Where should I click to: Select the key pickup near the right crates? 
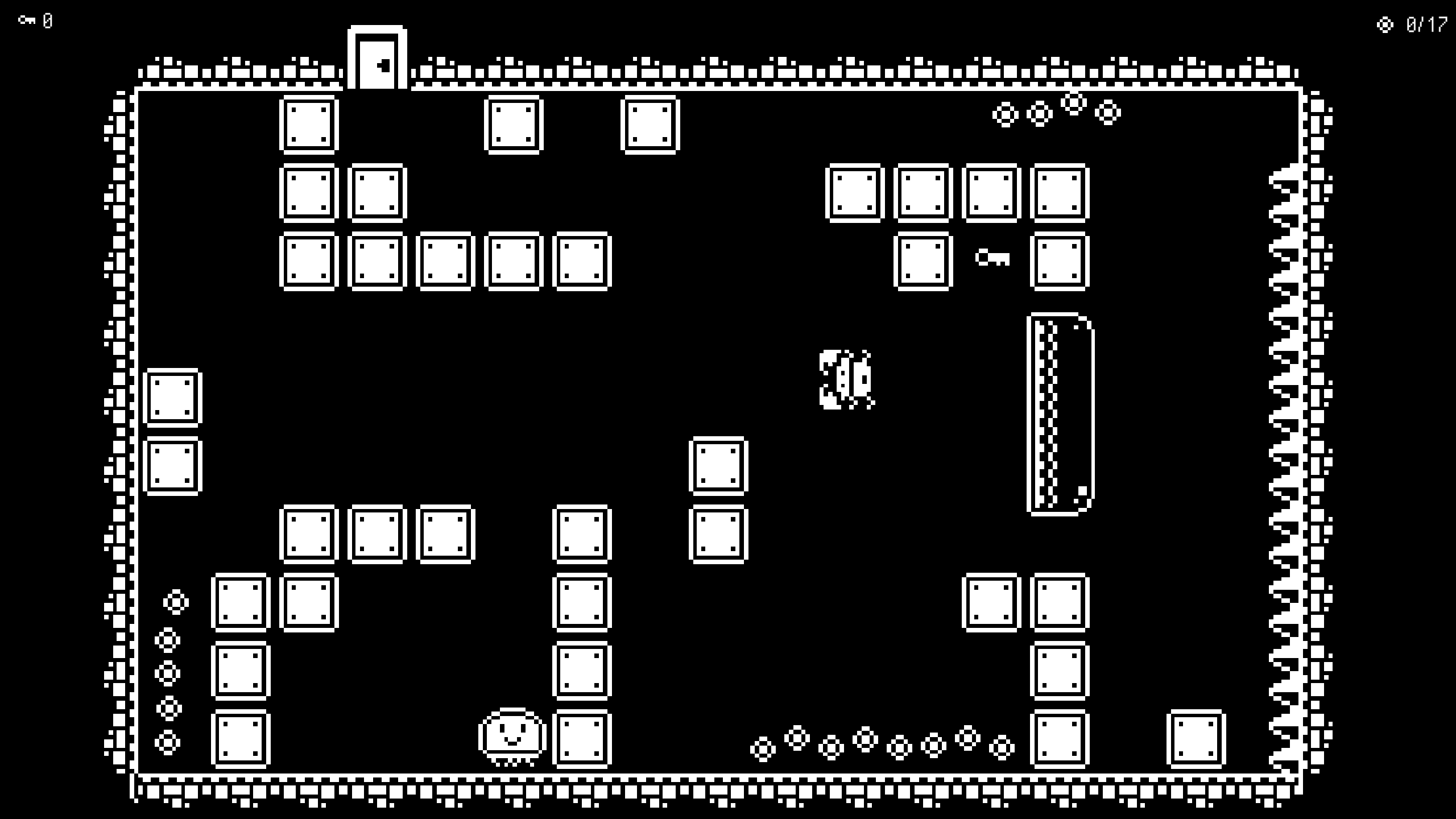(x=992, y=259)
